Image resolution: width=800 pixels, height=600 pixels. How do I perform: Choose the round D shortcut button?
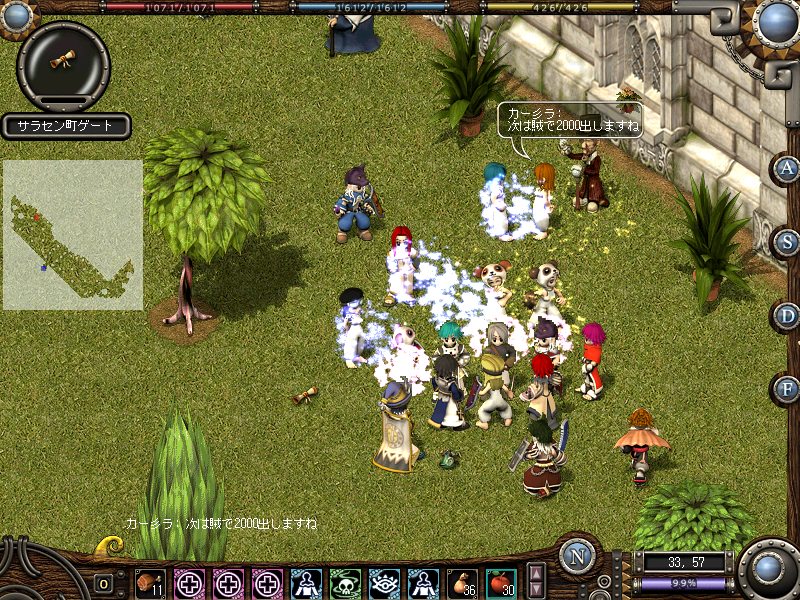click(x=788, y=316)
